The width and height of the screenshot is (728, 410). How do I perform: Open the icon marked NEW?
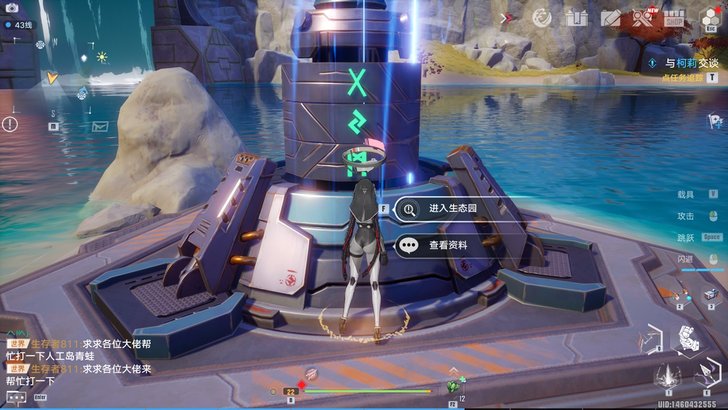[645, 17]
